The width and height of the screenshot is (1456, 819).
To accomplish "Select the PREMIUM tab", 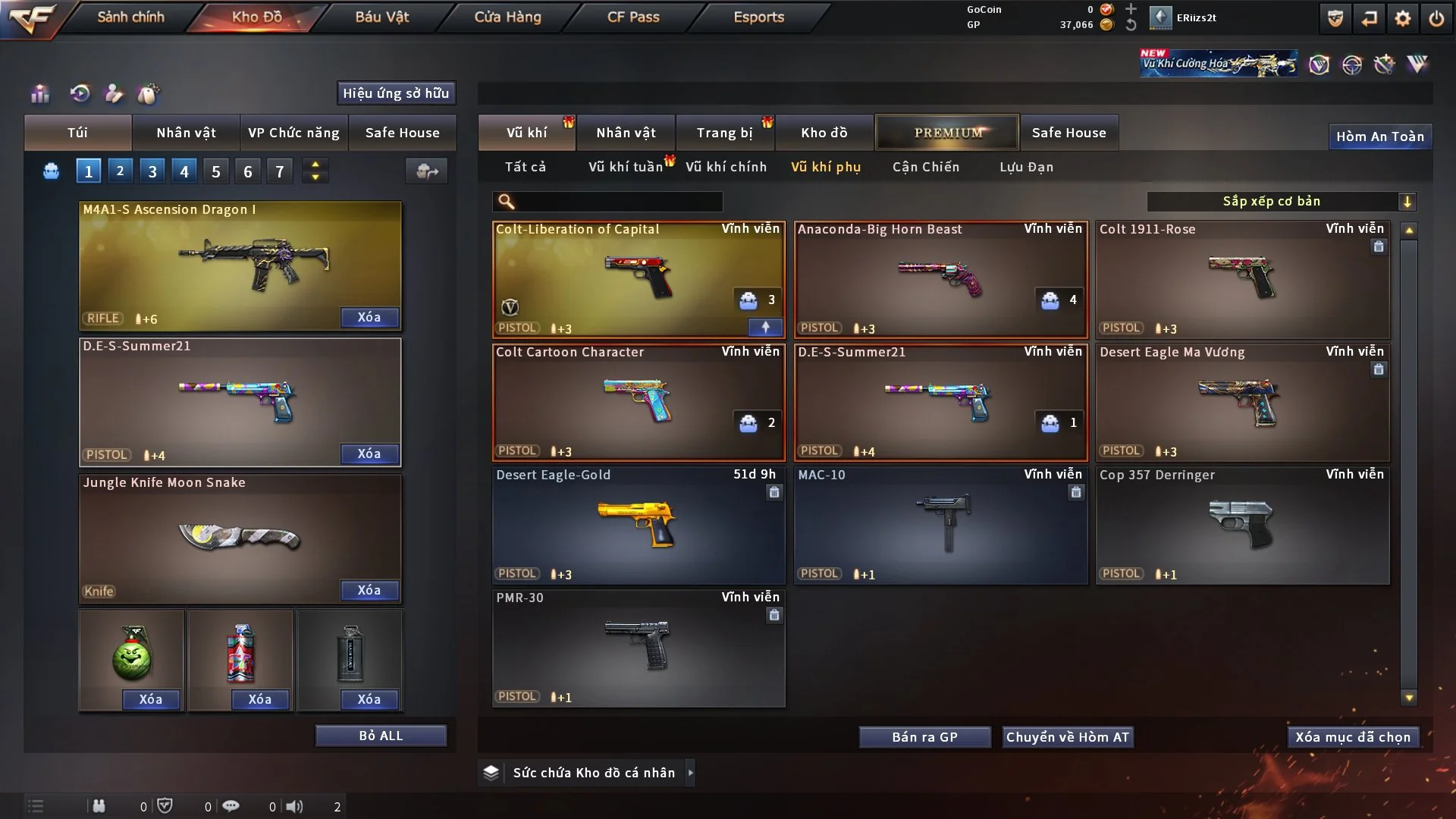I will pos(948,133).
